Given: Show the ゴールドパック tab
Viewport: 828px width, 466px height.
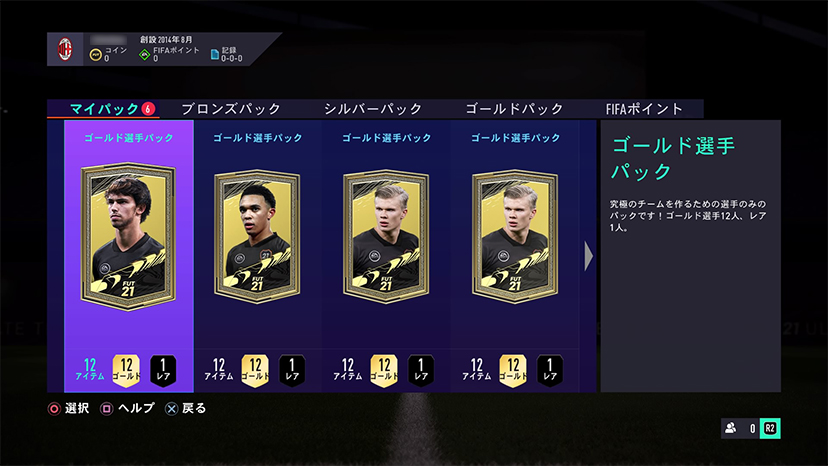Looking at the screenshot, I should [515, 109].
